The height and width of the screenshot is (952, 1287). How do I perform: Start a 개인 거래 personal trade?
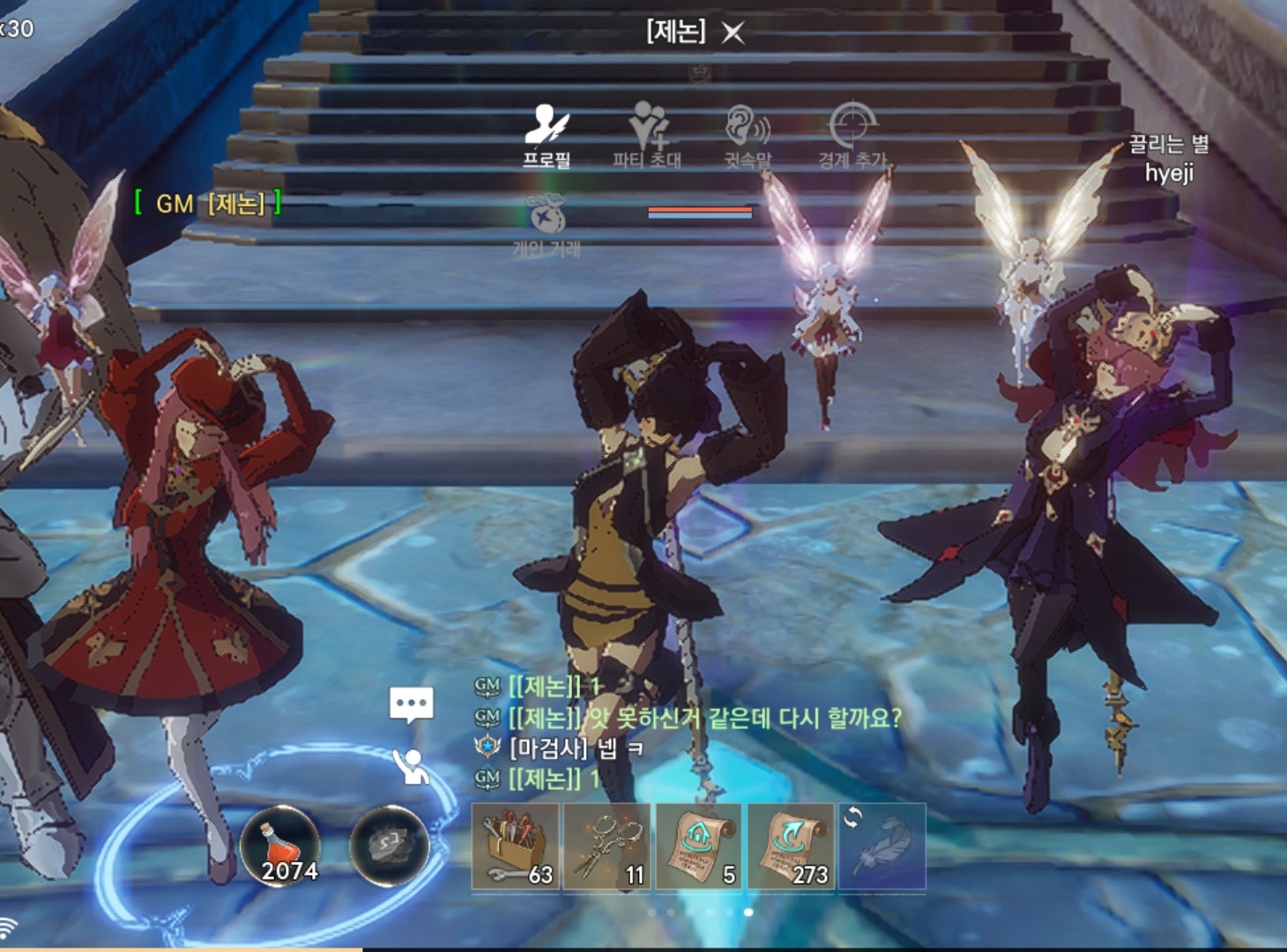coord(546,226)
